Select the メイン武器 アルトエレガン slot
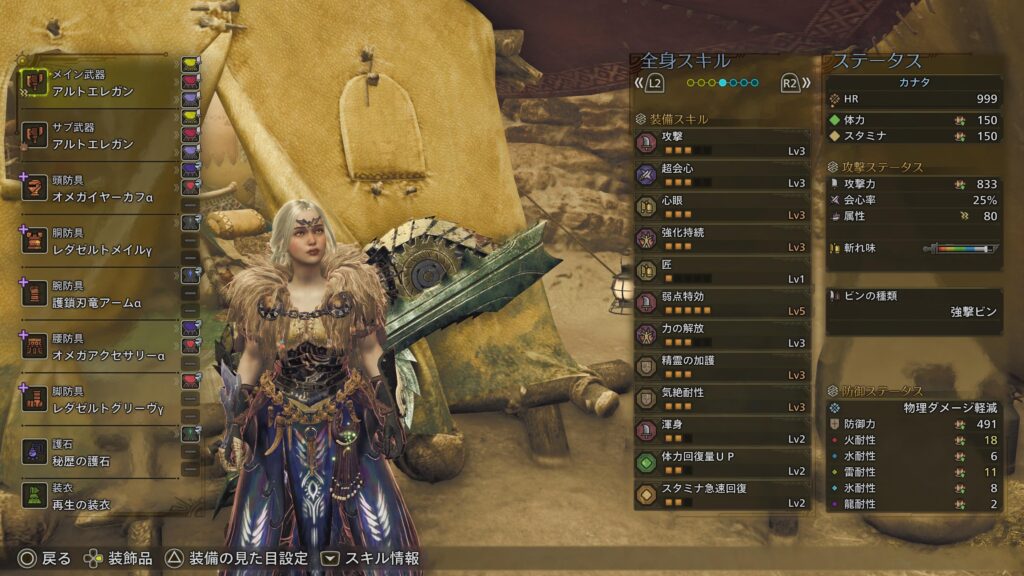 pyautogui.click(x=98, y=82)
